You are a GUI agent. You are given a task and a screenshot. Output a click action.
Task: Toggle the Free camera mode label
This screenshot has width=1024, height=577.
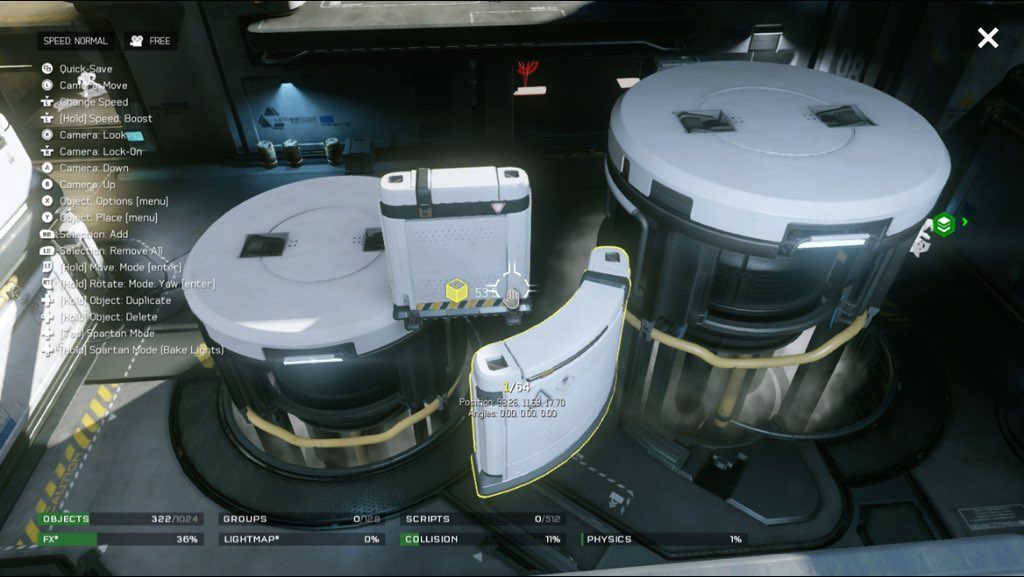tap(149, 41)
